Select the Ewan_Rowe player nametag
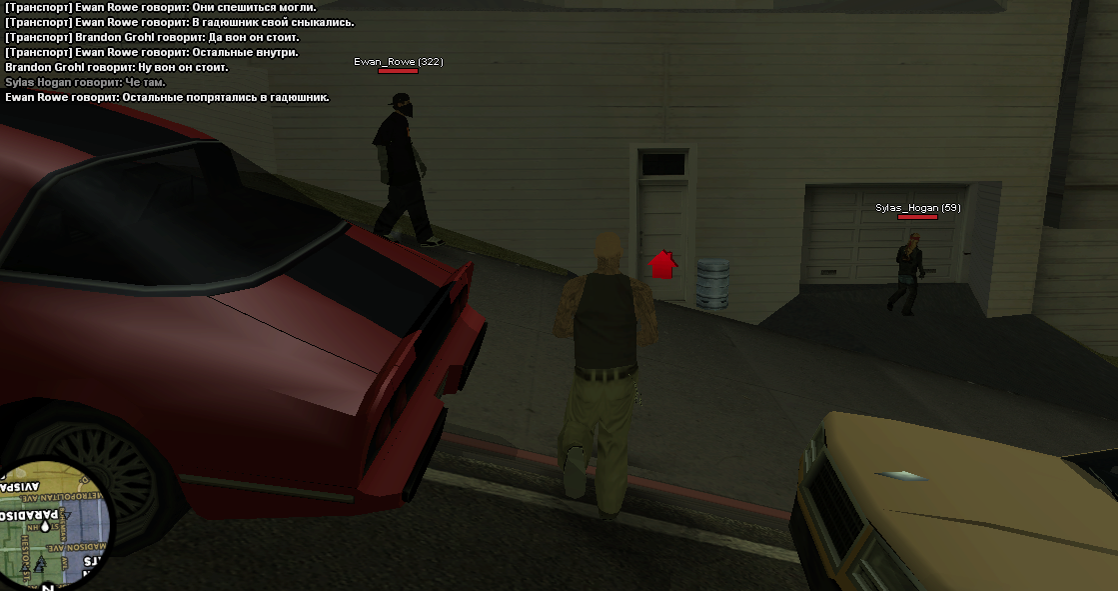This screenshot has height=591, width=1118. pos(398,62)
